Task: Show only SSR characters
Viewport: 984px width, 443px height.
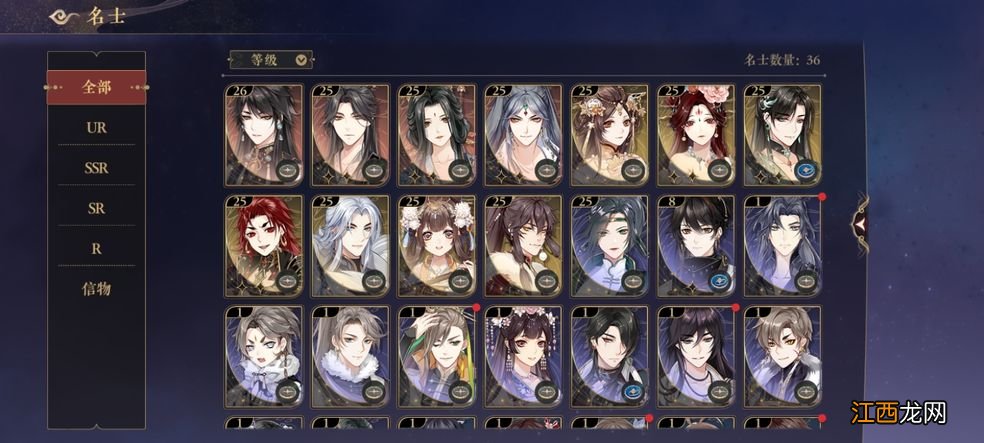Action: [96, 168]
